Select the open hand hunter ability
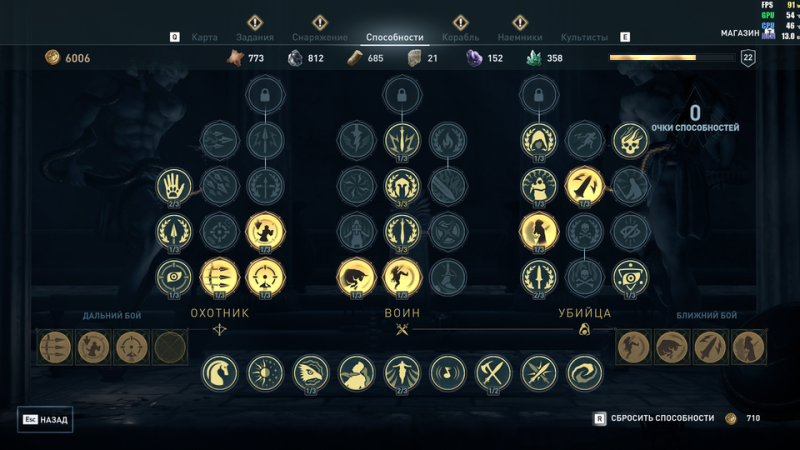This screenshot has height=450, width=800. click(174, 184)
